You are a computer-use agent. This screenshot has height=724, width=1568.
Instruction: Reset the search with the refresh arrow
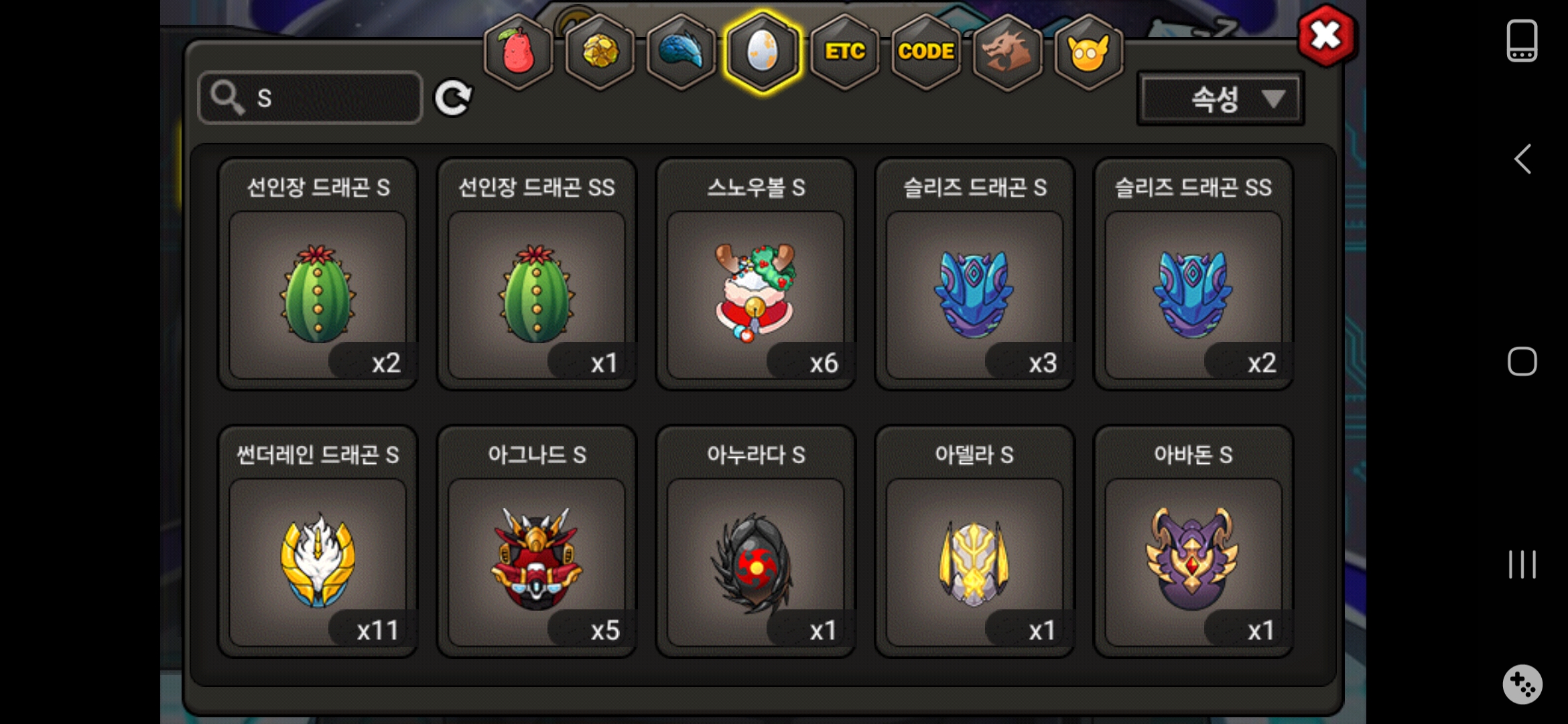pyautogui.click(x=453, y=99)
